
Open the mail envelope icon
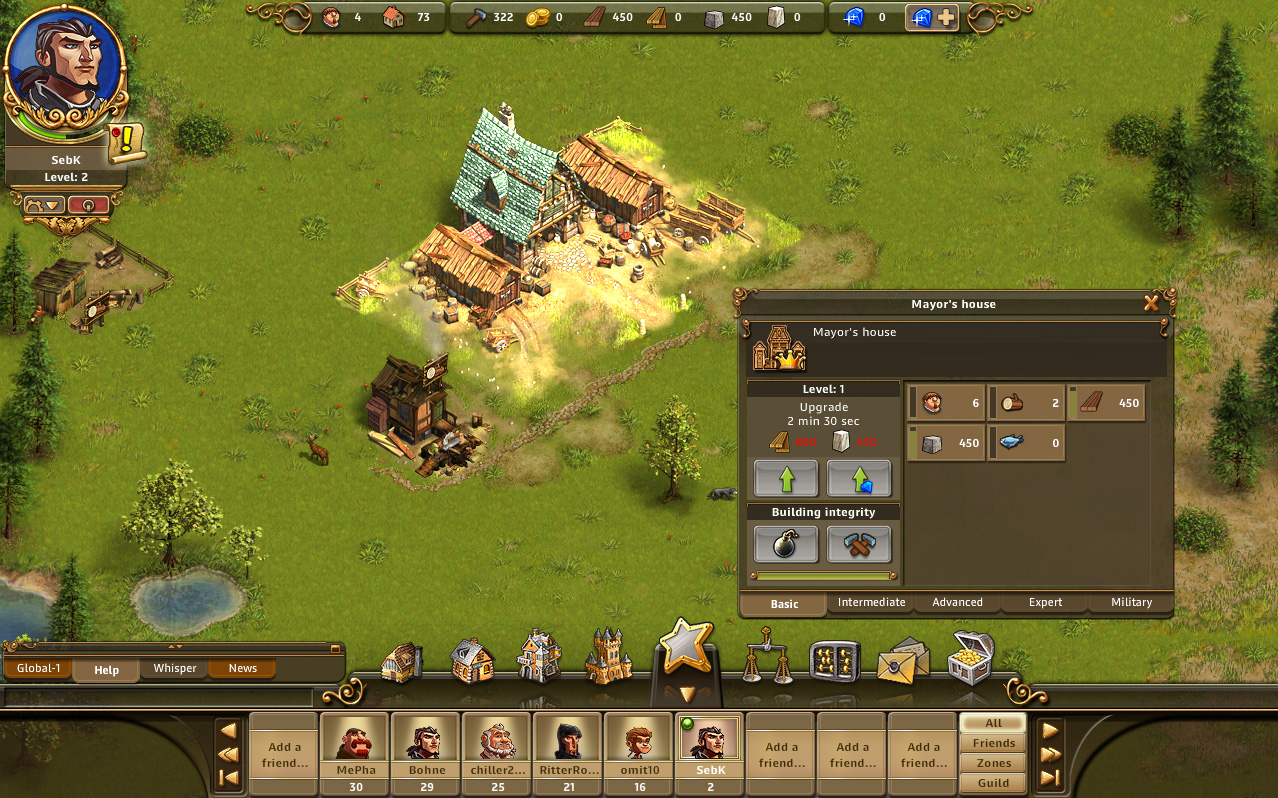point(902,660)
